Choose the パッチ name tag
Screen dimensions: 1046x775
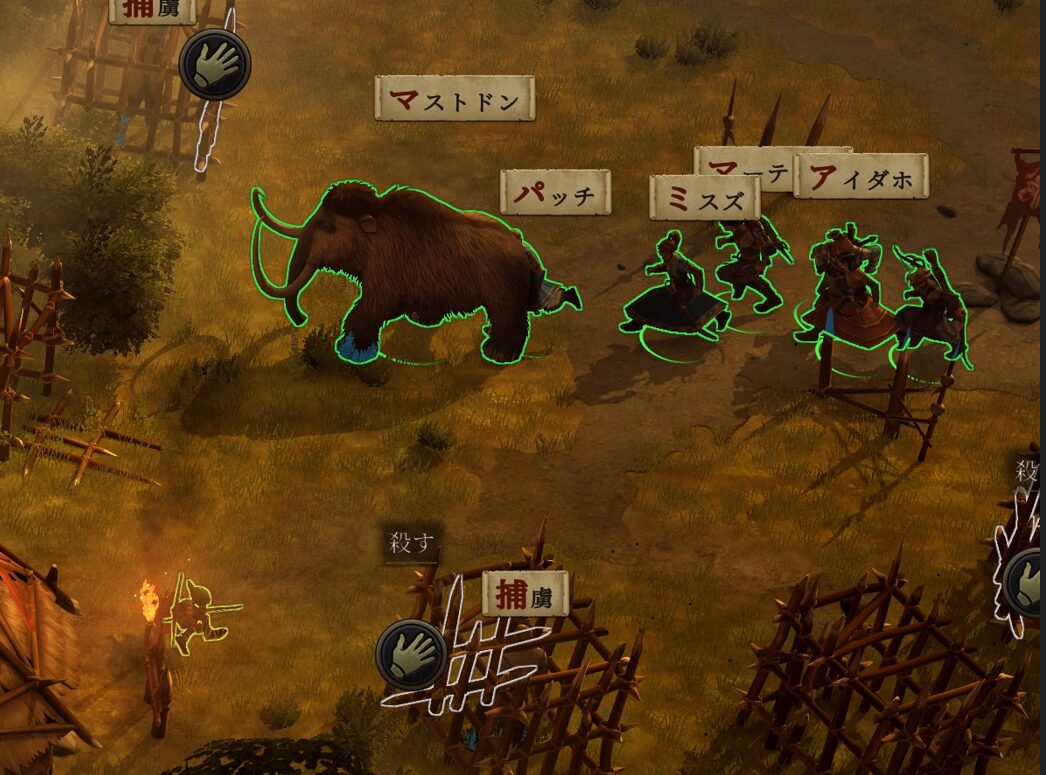pyautogui.click(x=555, y=192)
